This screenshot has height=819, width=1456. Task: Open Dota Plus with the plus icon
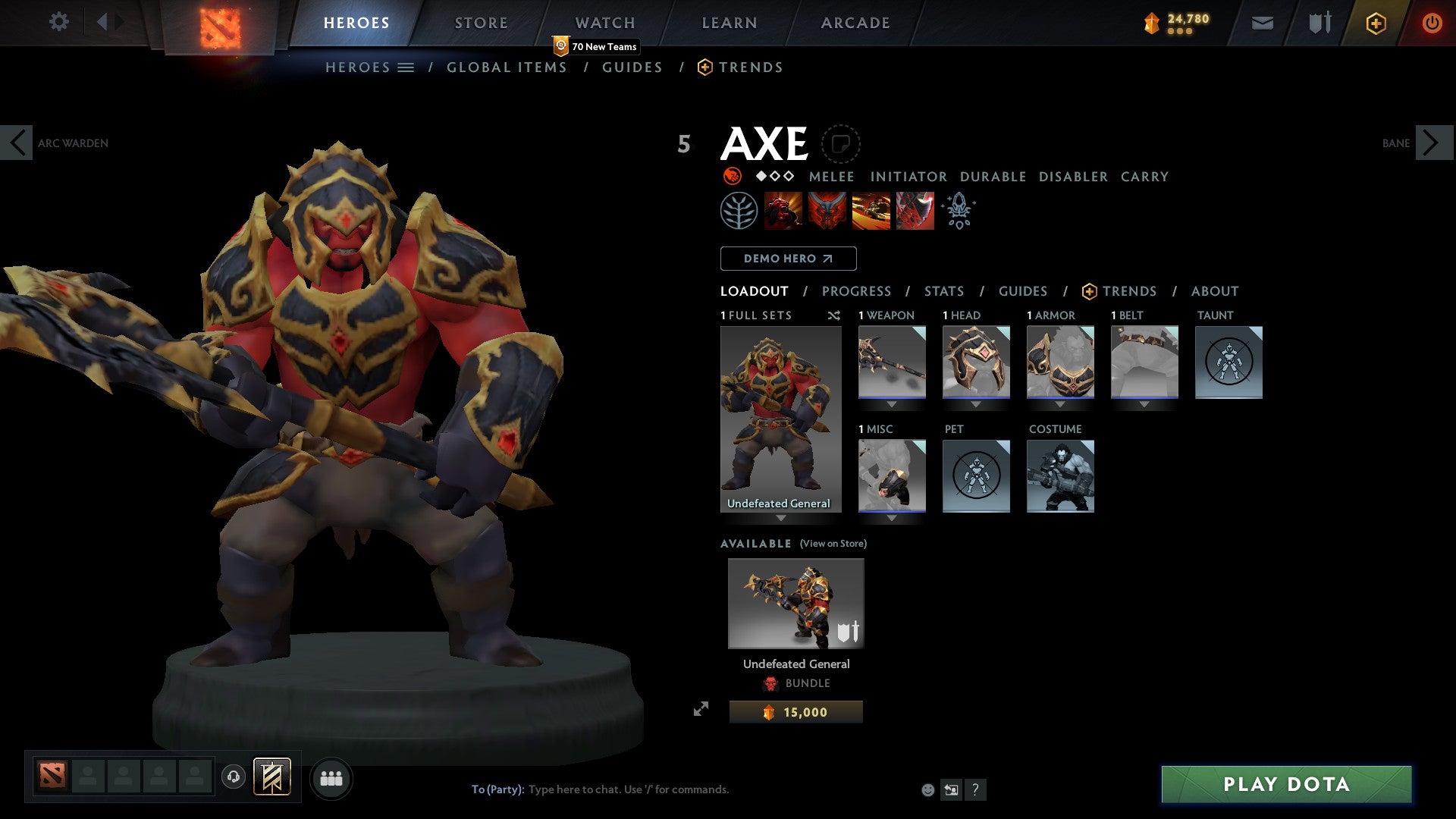tap(1375, 23)
